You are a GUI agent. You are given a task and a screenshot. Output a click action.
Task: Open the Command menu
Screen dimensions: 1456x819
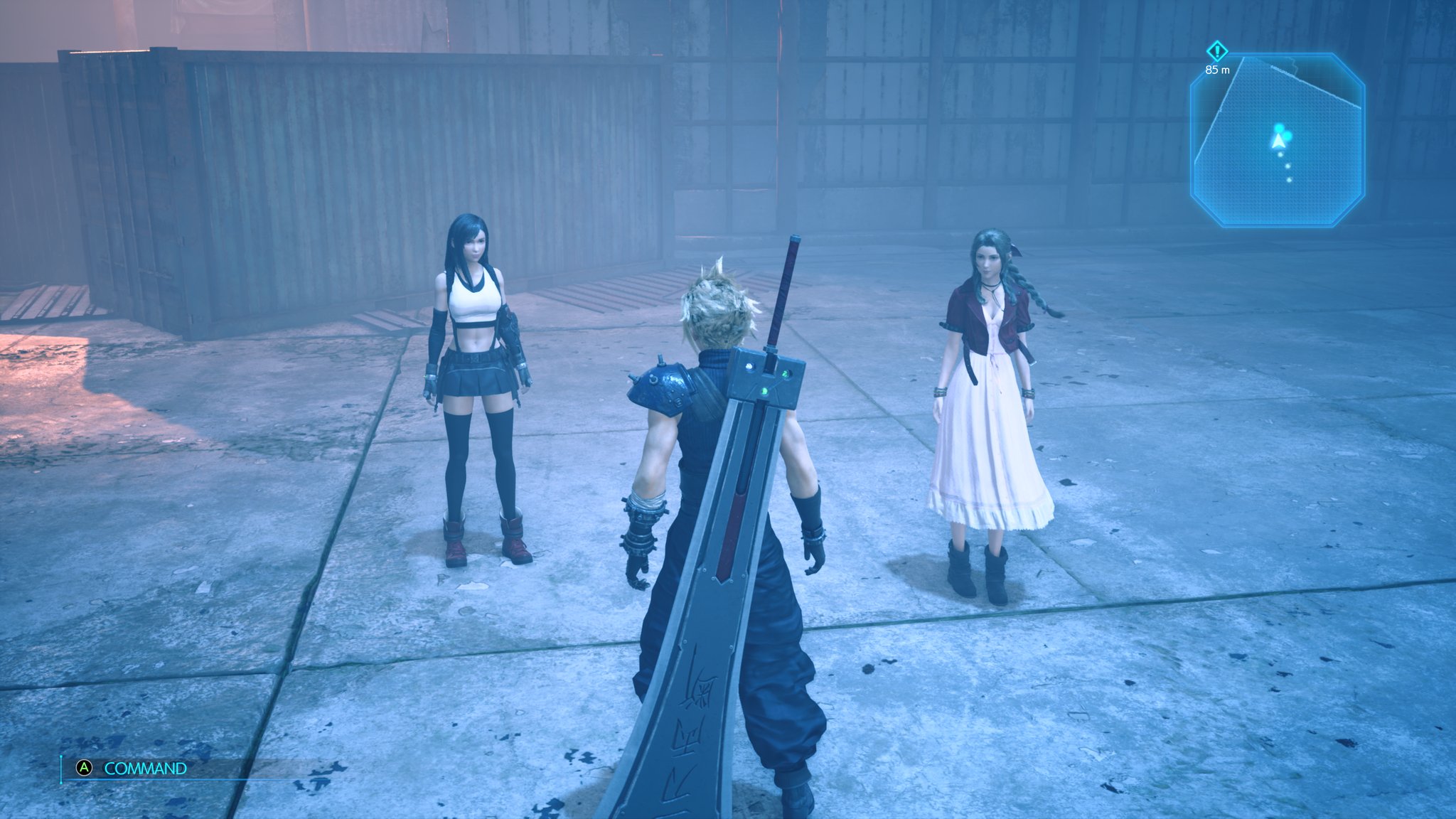pos(144,769)
